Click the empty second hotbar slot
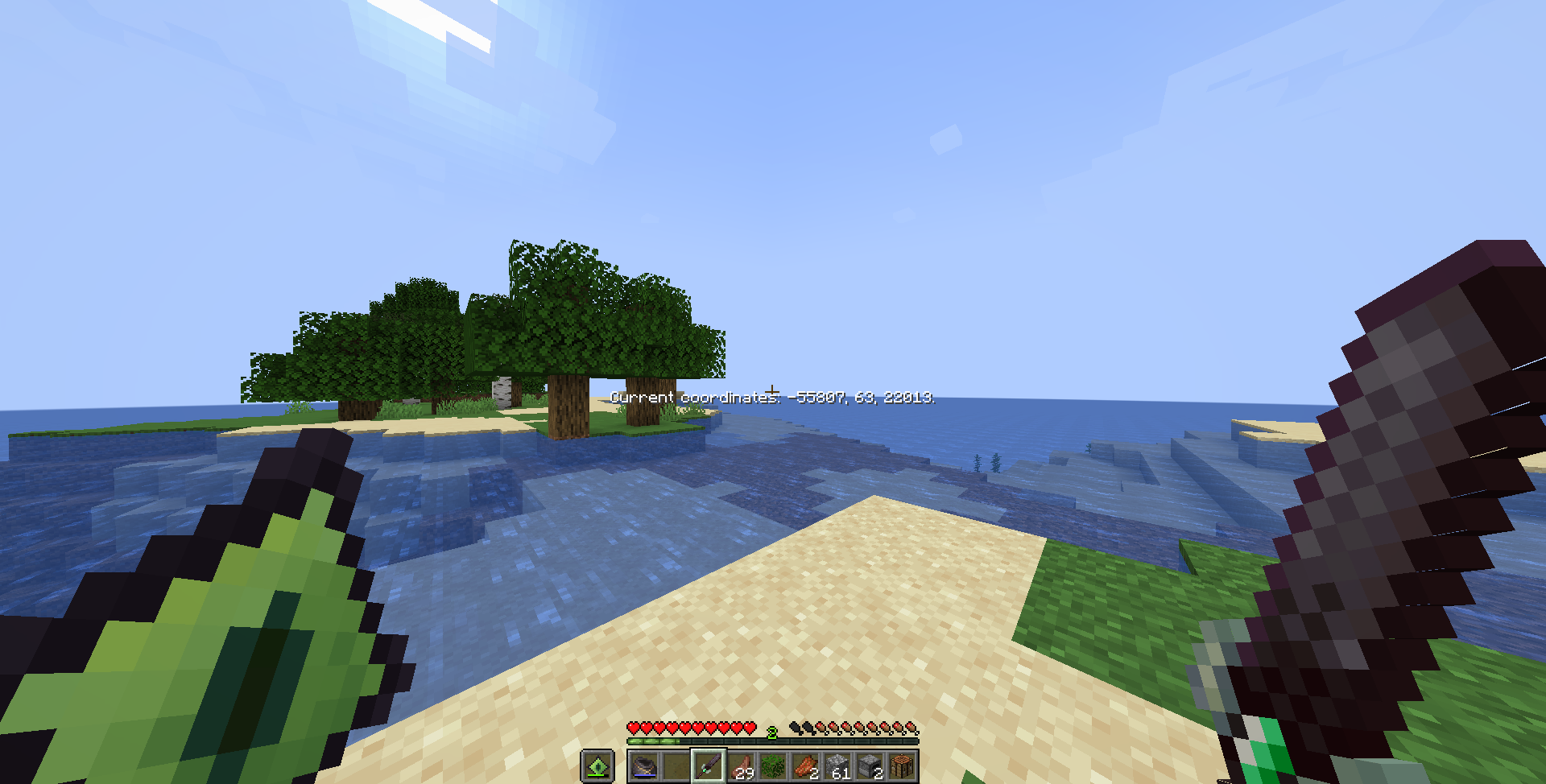Screen dimensions: 1546x784 (676, 763)
